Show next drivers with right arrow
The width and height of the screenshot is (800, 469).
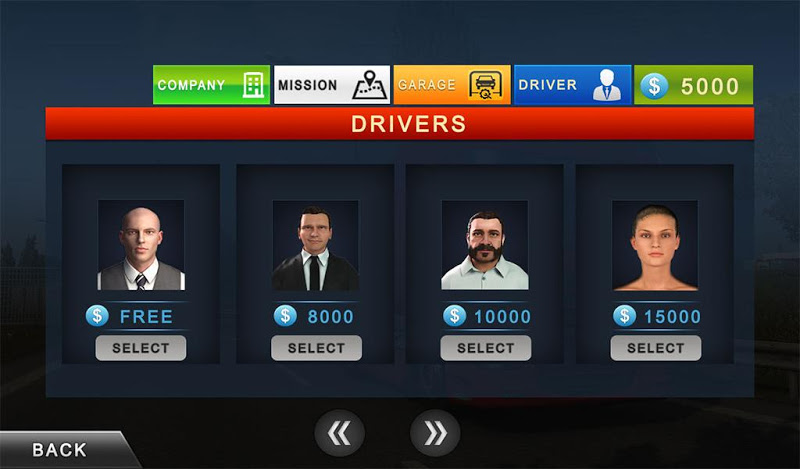click(435, 433)
